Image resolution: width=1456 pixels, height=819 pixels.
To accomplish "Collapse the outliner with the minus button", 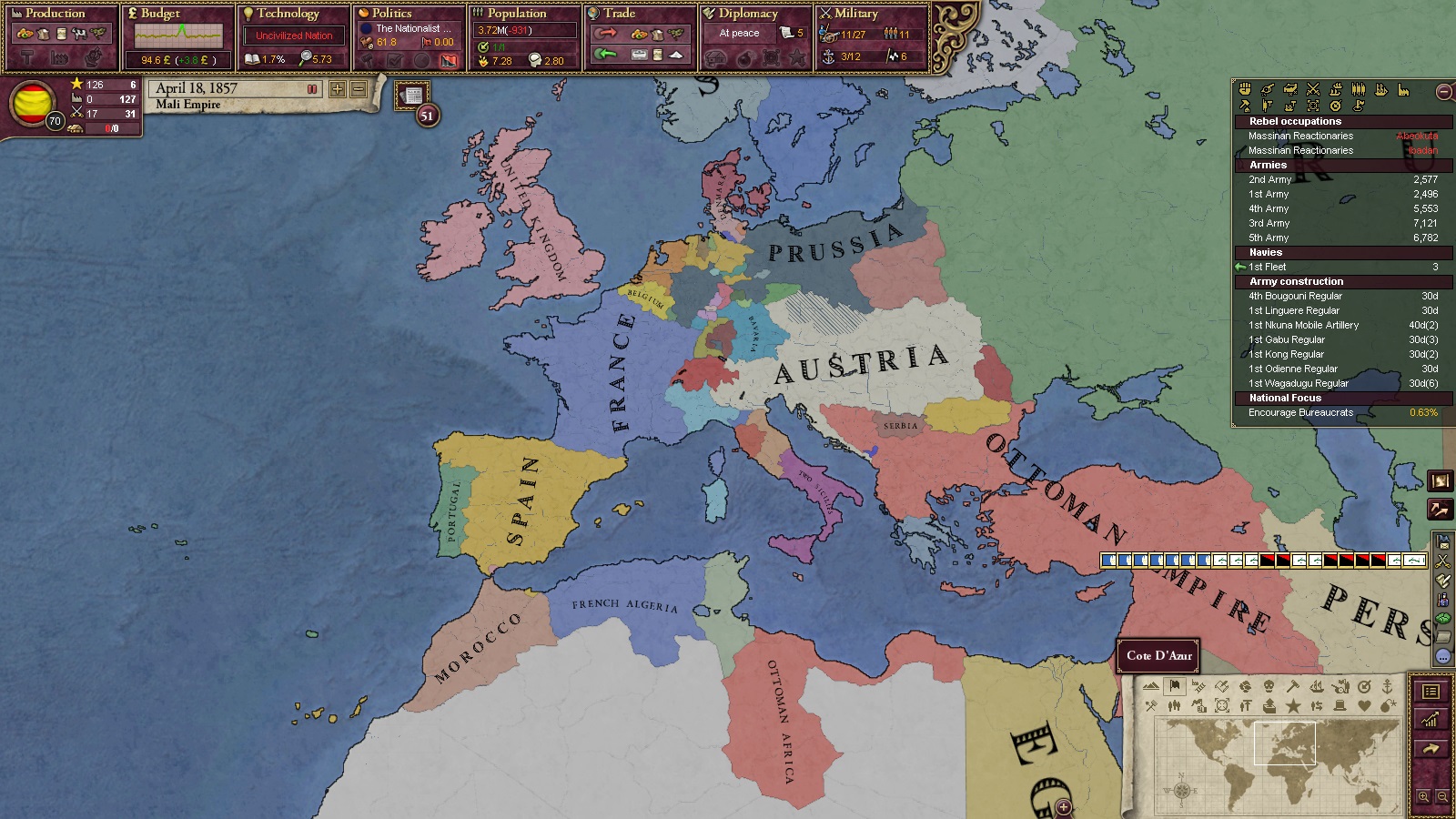I will tap(1443, 92).
